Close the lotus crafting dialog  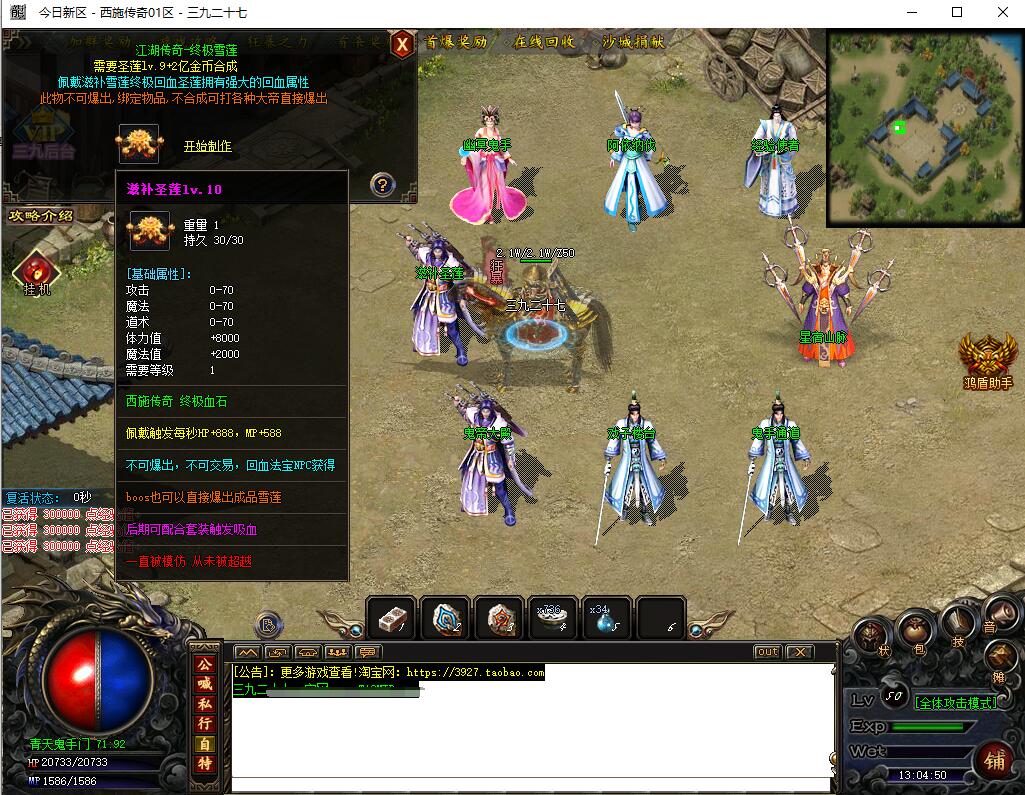402,44
